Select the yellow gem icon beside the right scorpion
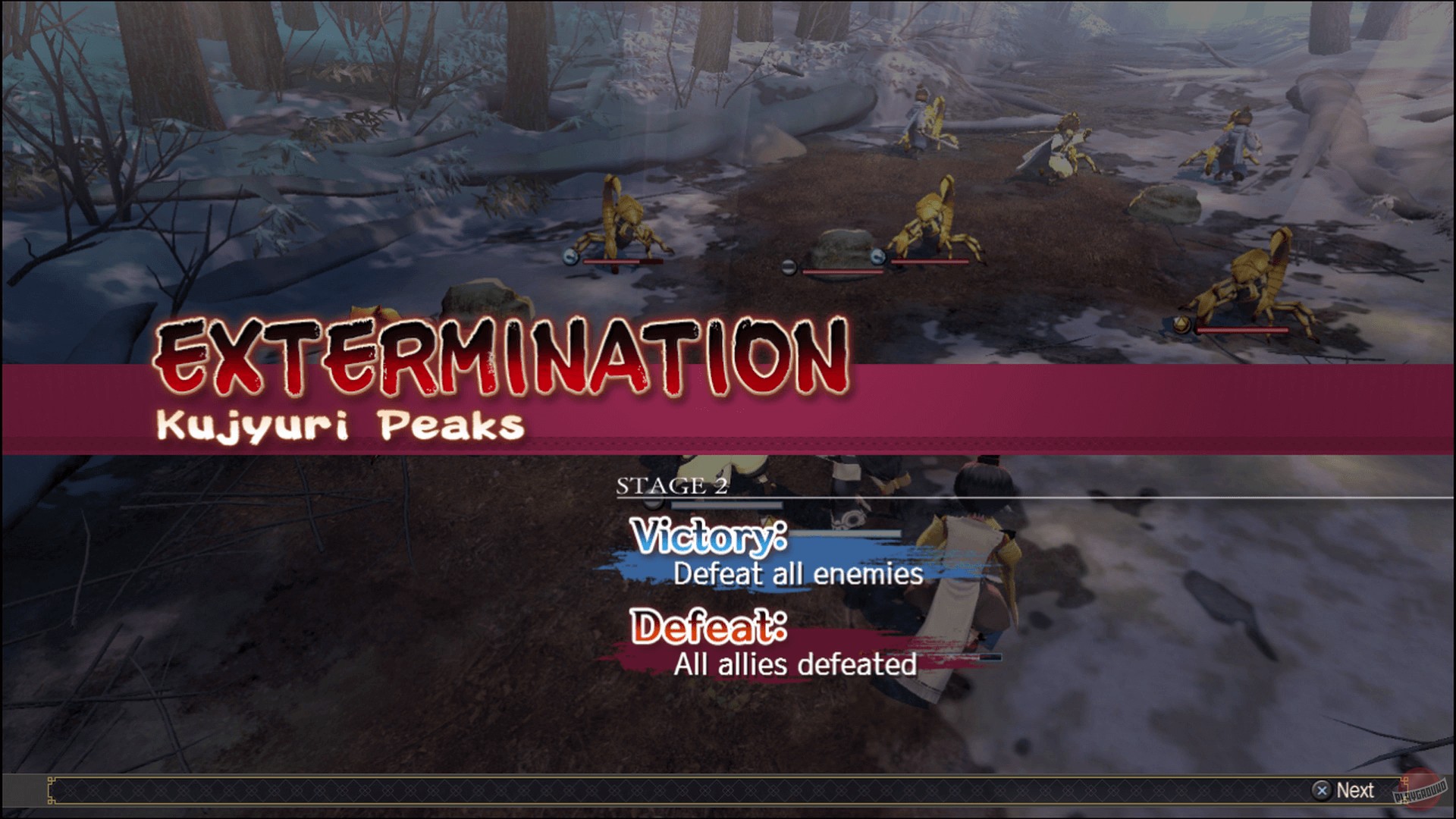 [1181, 325]
